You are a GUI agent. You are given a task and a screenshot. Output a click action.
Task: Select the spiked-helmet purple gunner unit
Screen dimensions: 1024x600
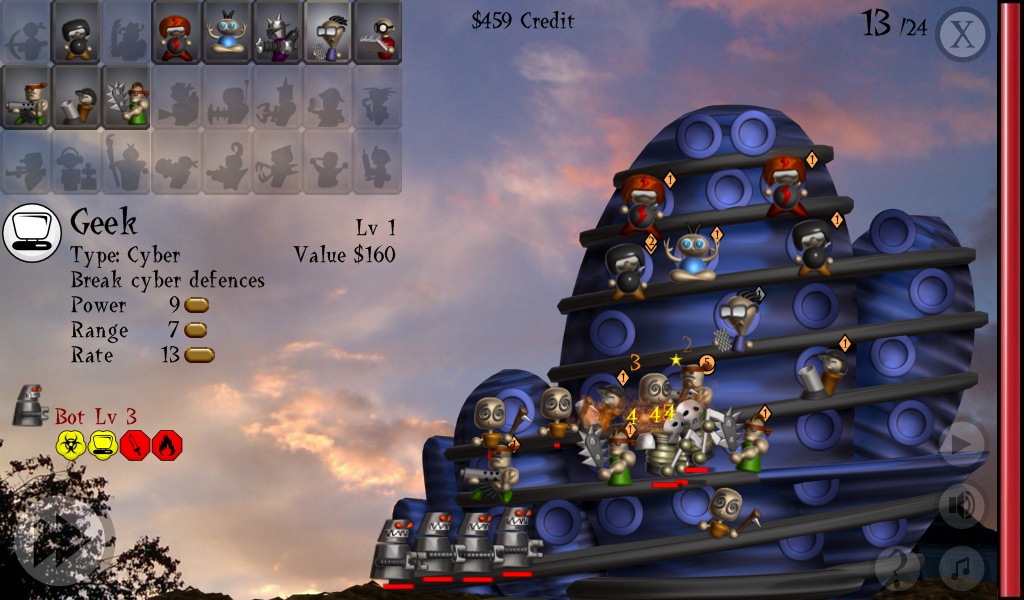click(x=276, y=32)
